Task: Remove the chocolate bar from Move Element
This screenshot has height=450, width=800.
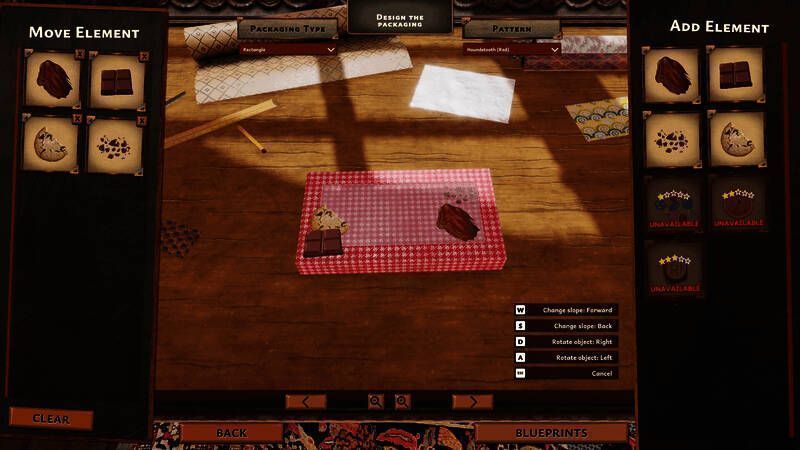Action: (143, 56)
